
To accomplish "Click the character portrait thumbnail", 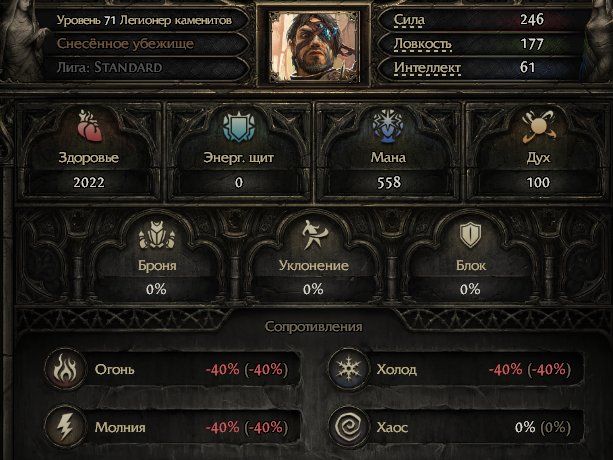I will [306, 45].
